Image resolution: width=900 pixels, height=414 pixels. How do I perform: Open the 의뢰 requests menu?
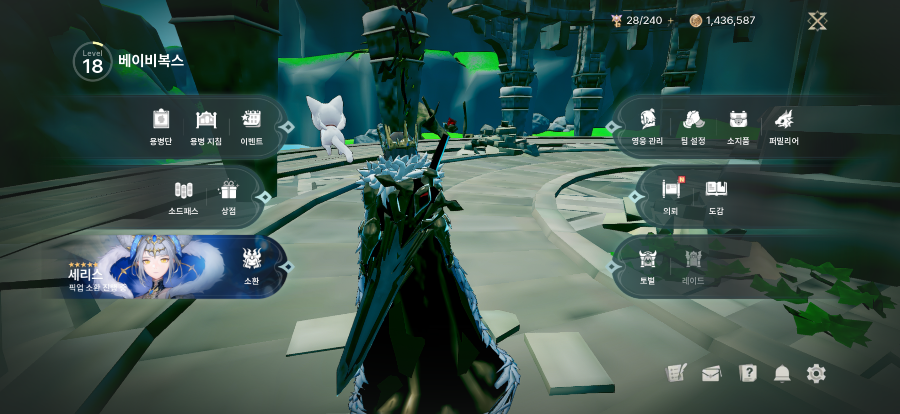pos(671,195)
